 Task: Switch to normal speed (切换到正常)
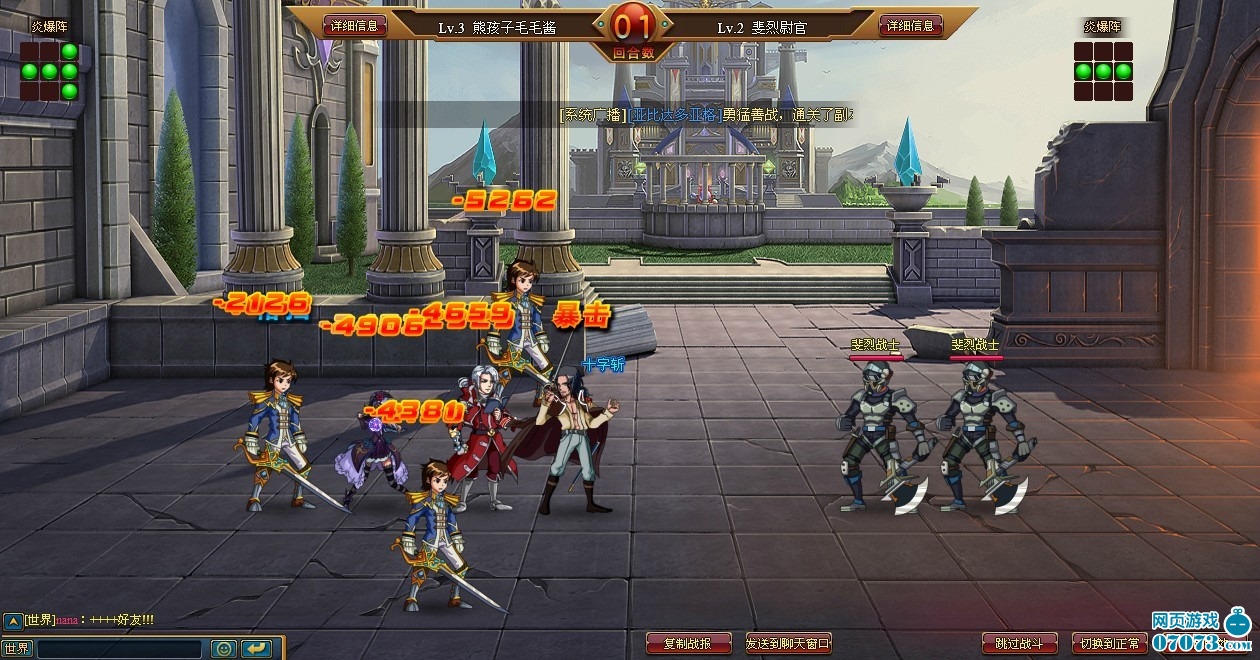1109,643
